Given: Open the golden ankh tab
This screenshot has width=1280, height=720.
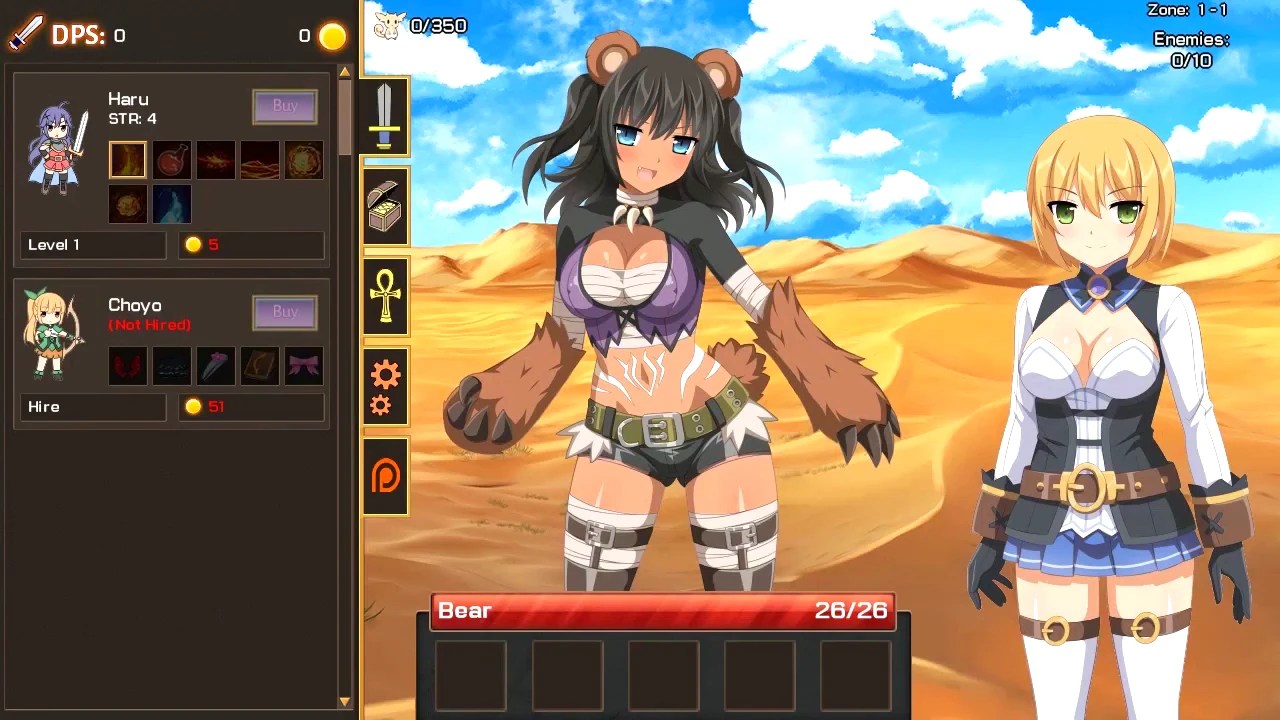Looking at the screenshot, I should tap(385, 296).
